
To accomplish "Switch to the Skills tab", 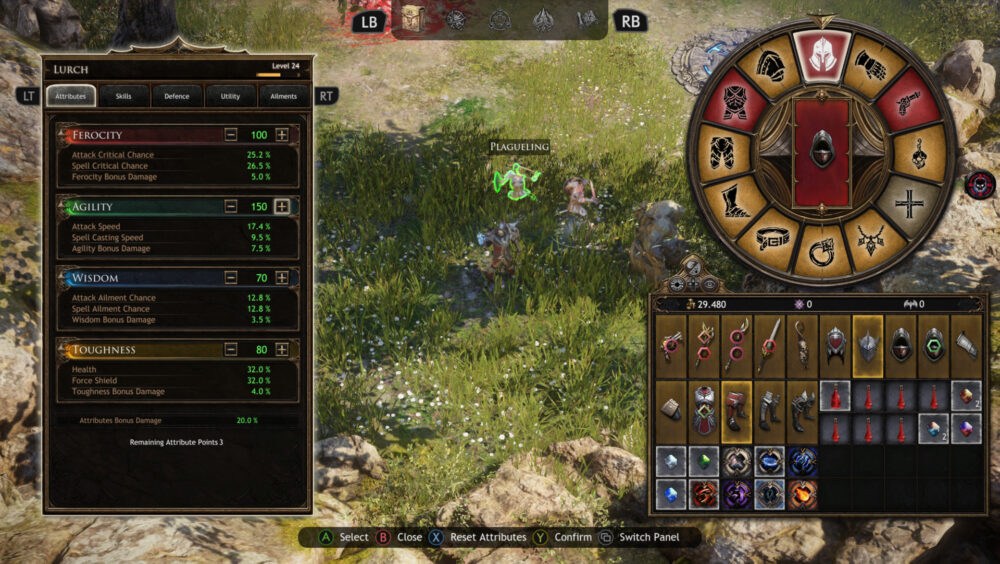I will (x=124, y=96).
